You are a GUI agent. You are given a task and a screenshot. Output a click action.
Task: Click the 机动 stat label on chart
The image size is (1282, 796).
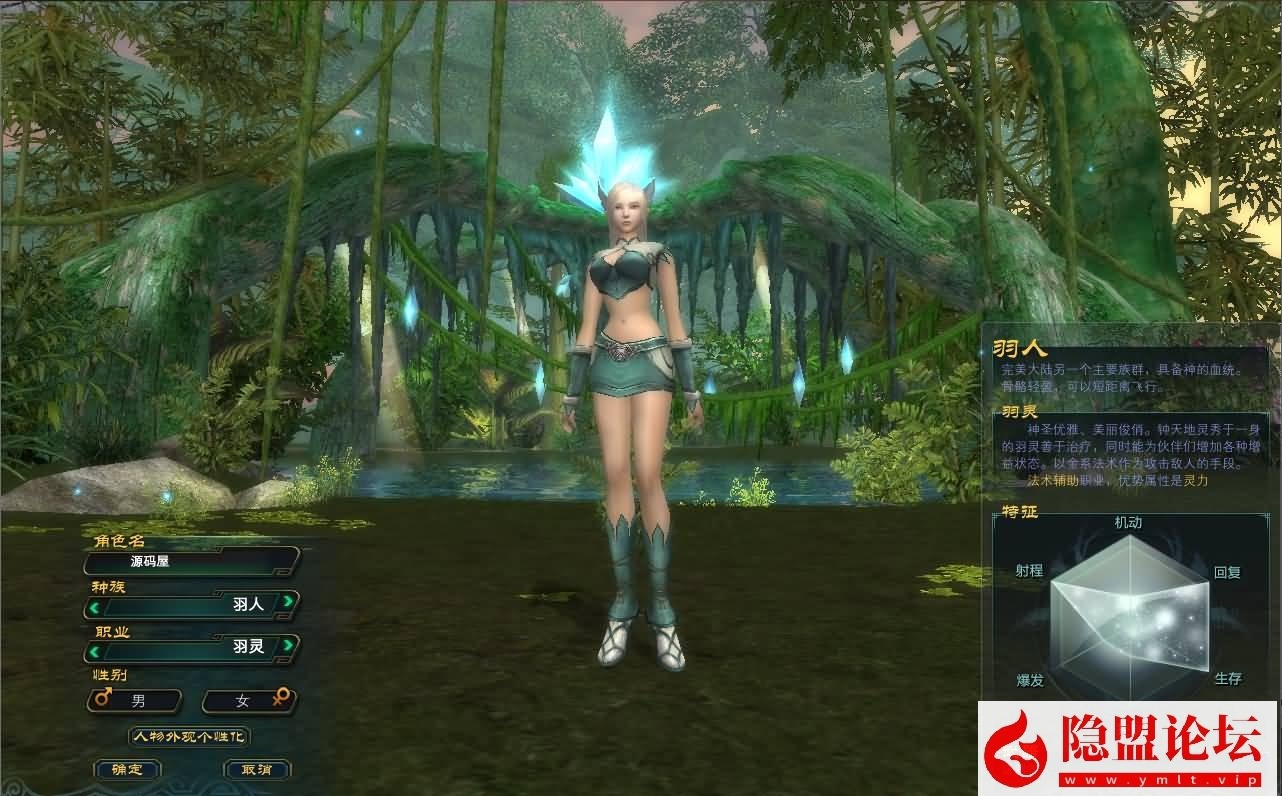click(1129, 522)
